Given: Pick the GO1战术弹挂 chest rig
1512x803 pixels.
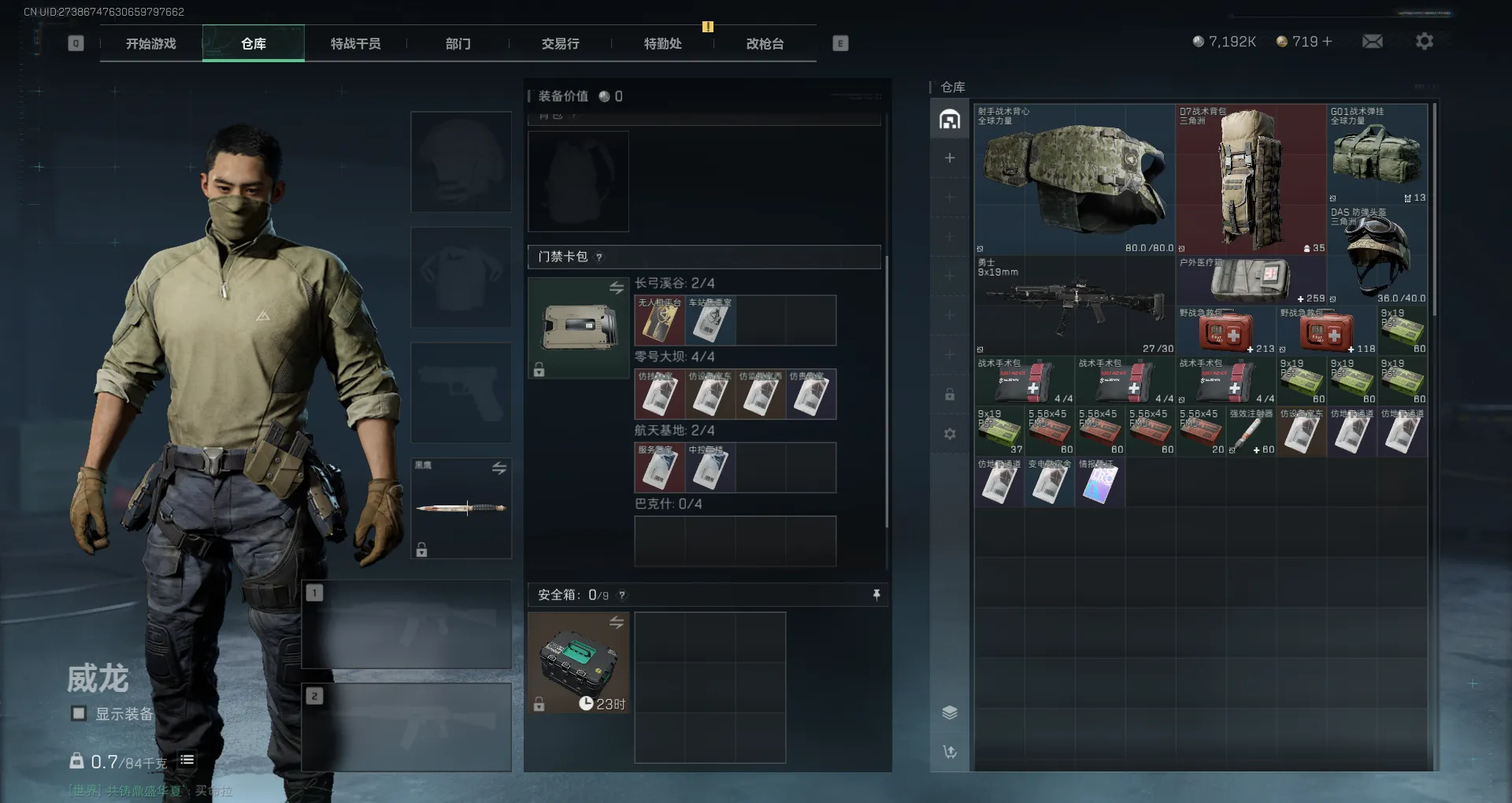Looking at the screenshot, I should [1377, 154].
